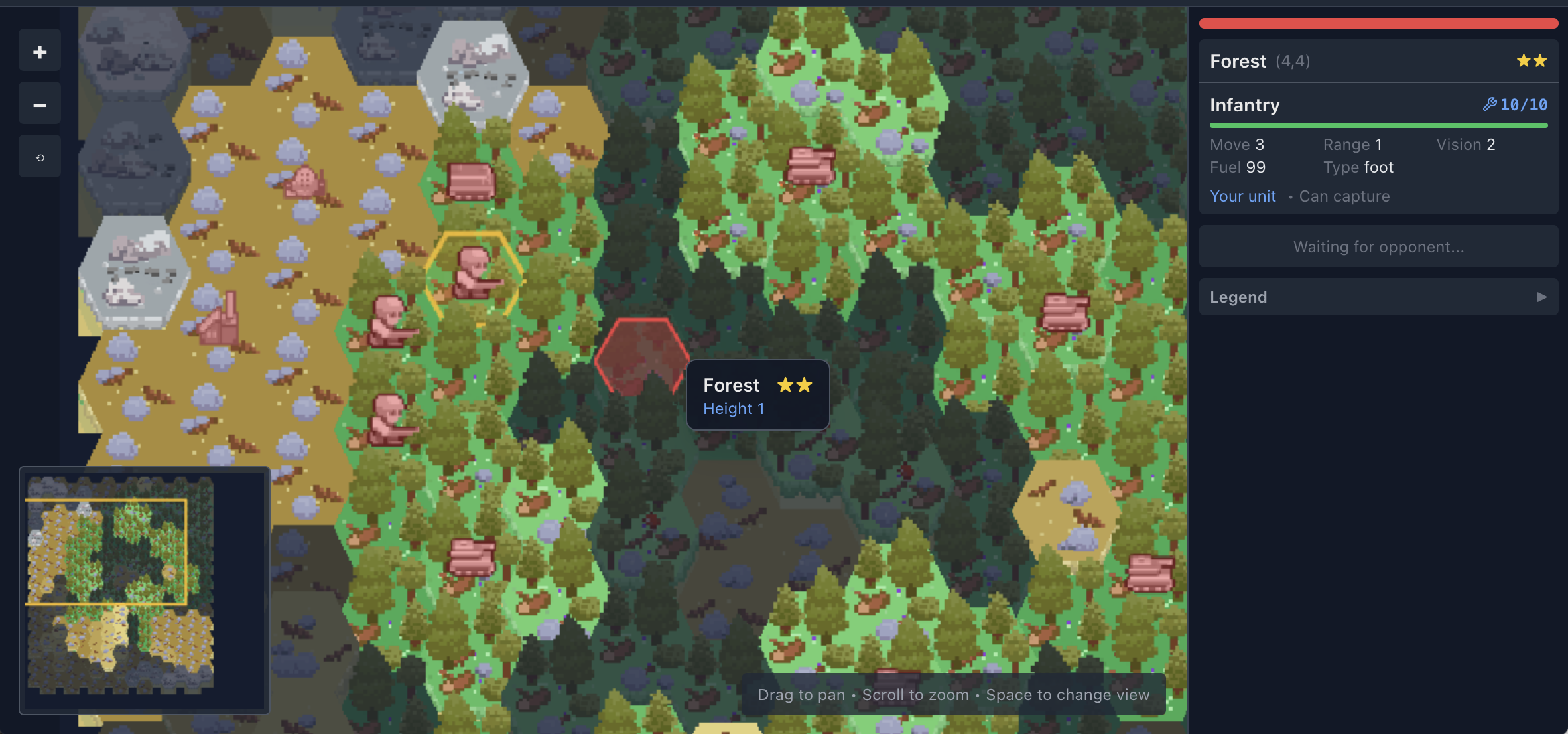
Task: Click the tank unit in the upper forest
Action: coord(811,167)
